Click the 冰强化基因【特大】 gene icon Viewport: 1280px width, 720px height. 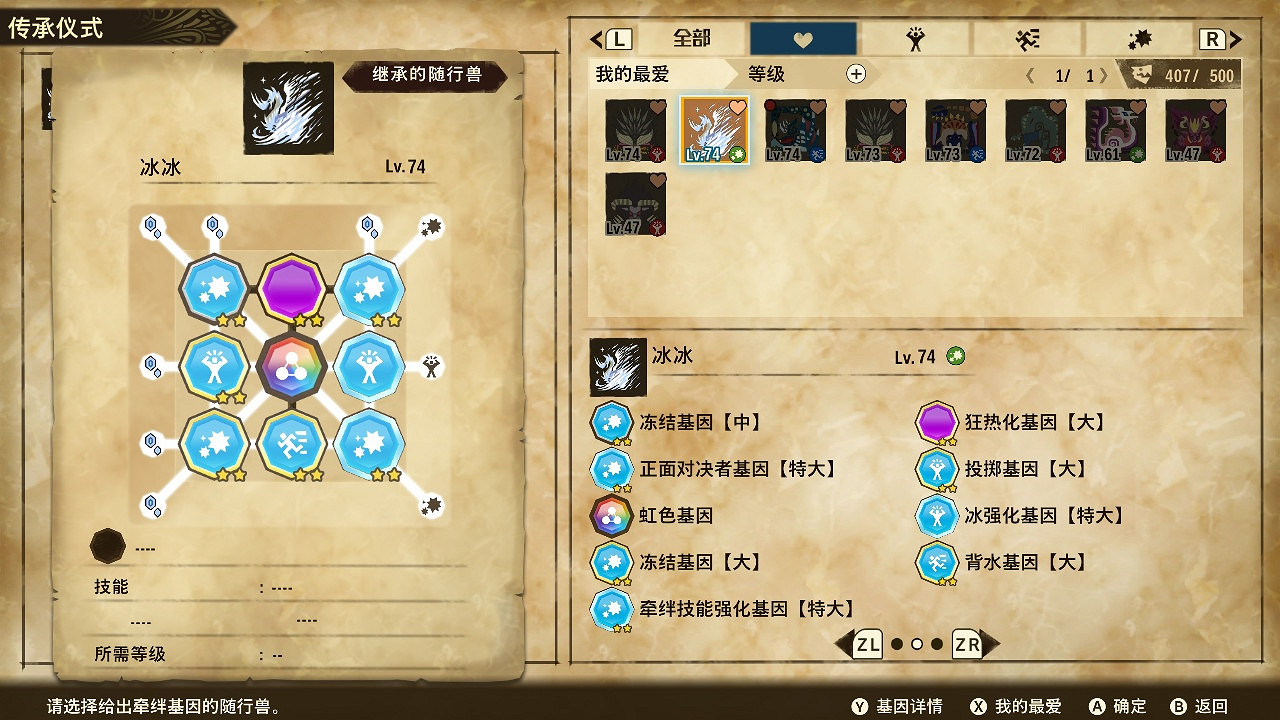[x=937, y=516]
